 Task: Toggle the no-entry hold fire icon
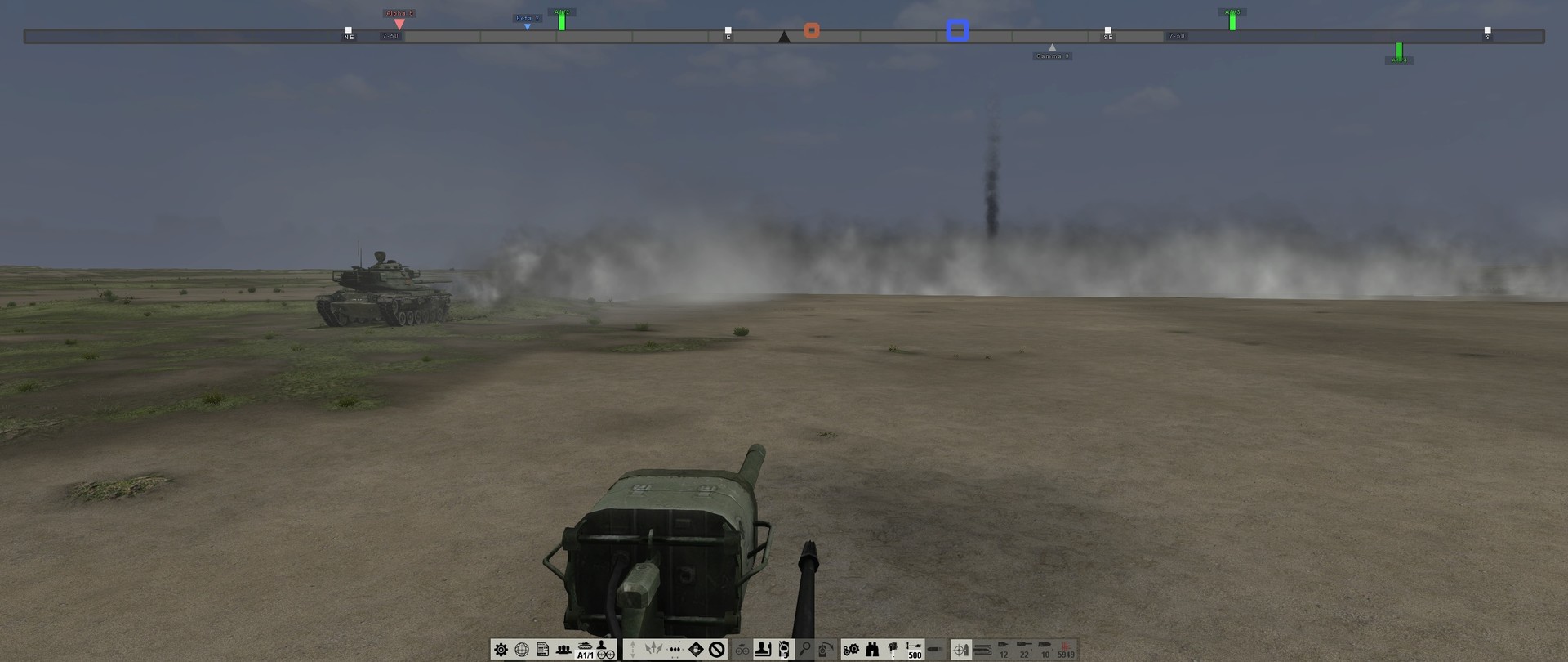716,650
